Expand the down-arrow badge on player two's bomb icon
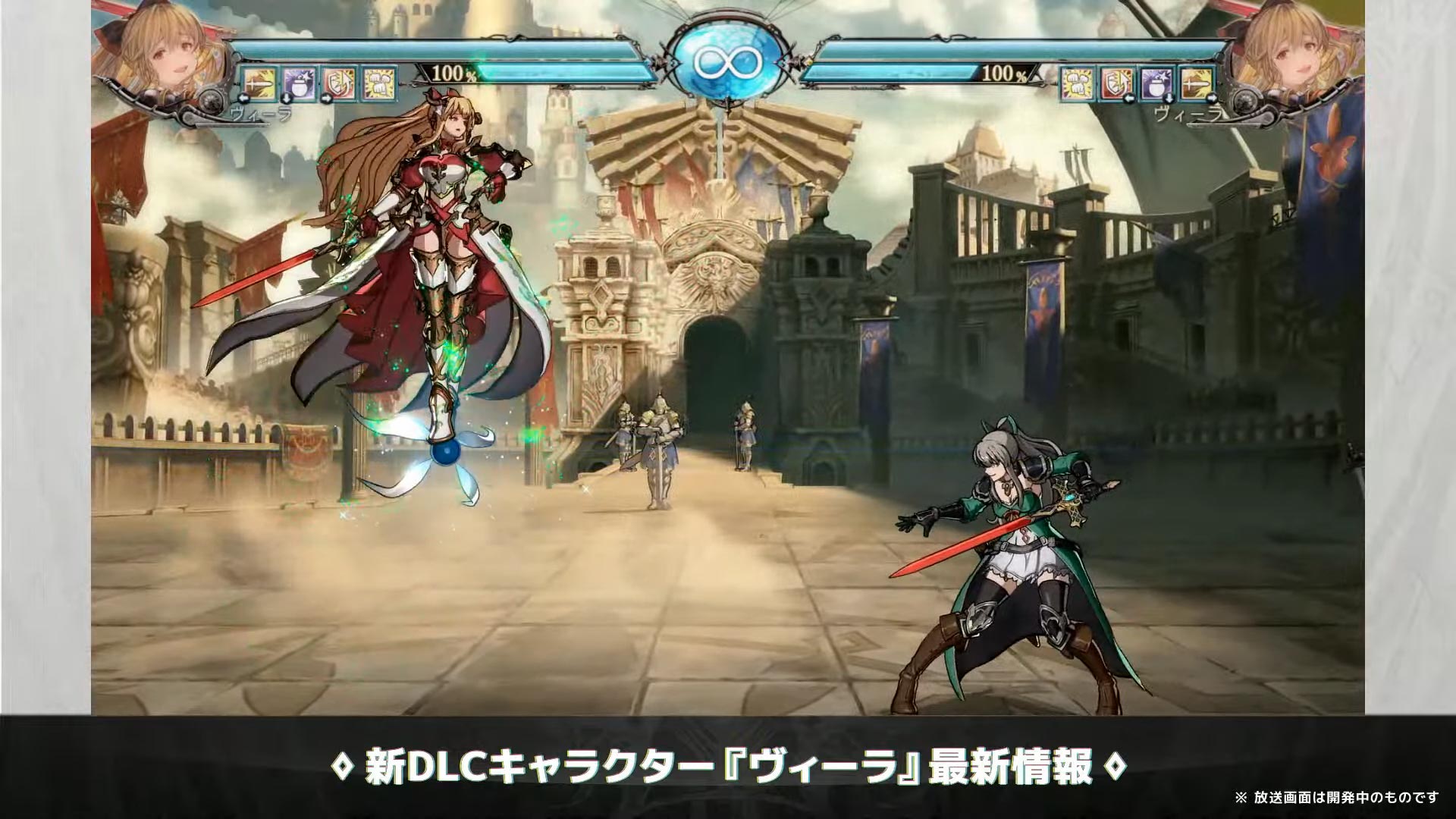1456x819 pixels. tap(1169, 100)
